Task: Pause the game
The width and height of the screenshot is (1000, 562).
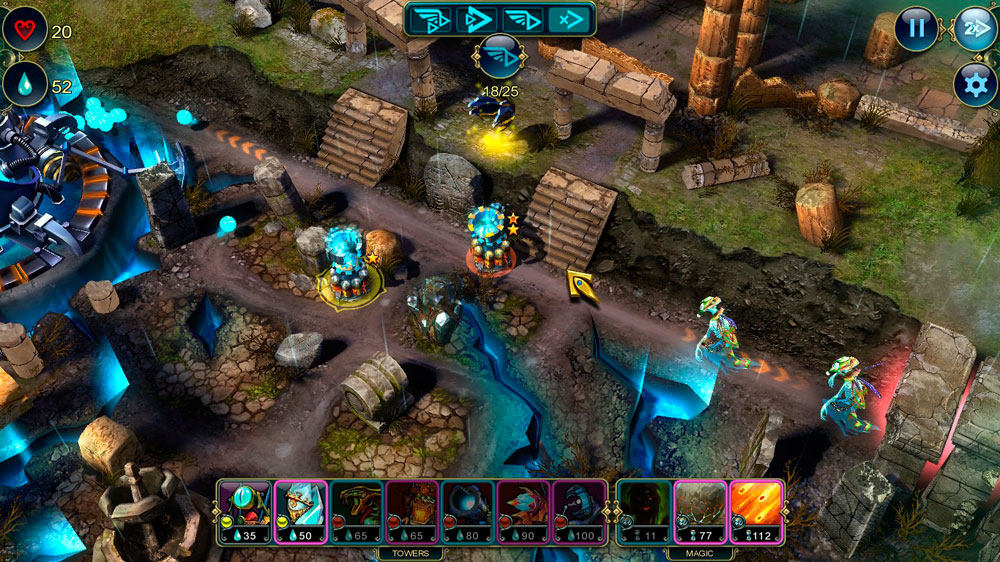Action: 915,28
